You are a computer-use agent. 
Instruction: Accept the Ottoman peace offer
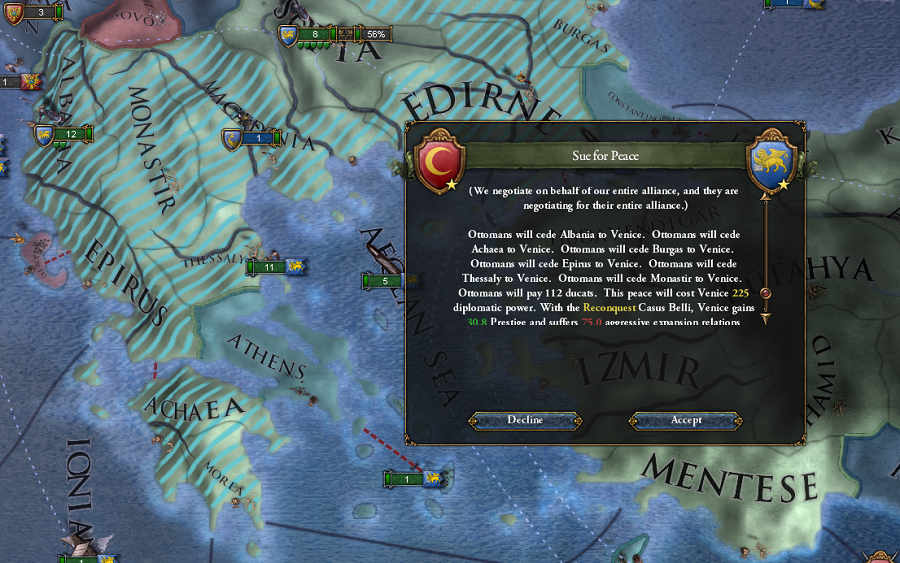[686, 420]
